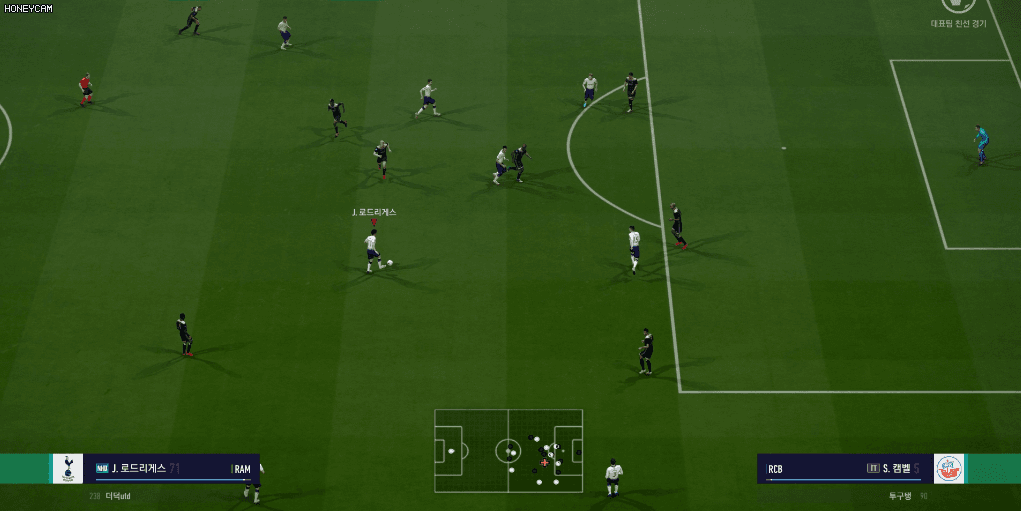This screenshot has height=511, width=1021.
Task: Click the Tottenham club crest
Action: click(x=68, y=468)
